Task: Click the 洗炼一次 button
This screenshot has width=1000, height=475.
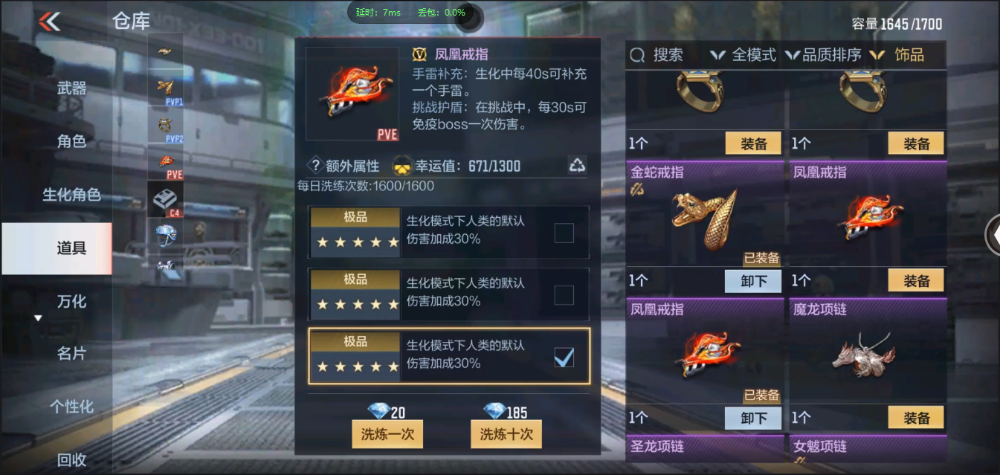Action: (387, 434)
